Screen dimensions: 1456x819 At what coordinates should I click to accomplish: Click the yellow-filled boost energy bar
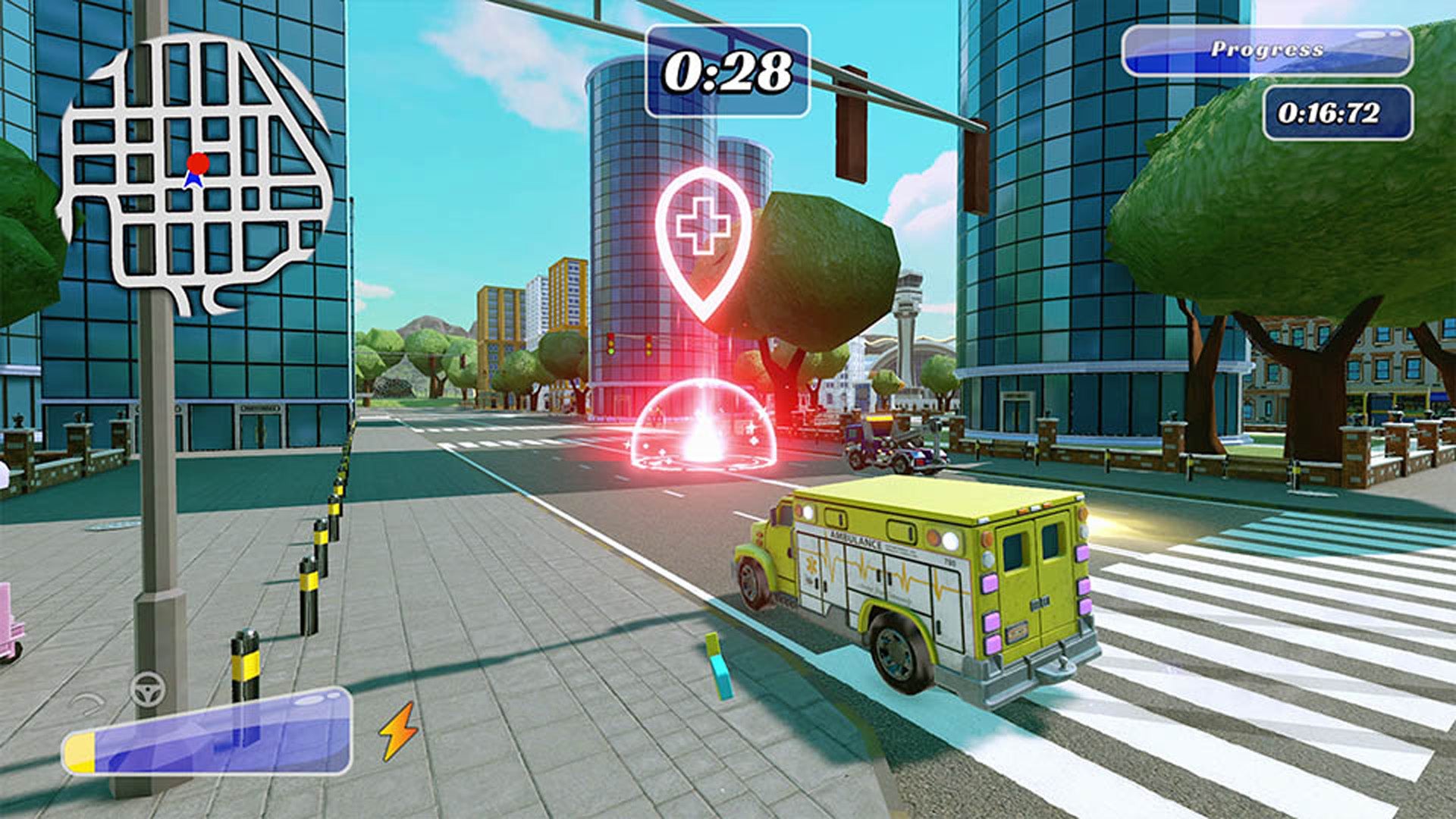click(81, 751)
